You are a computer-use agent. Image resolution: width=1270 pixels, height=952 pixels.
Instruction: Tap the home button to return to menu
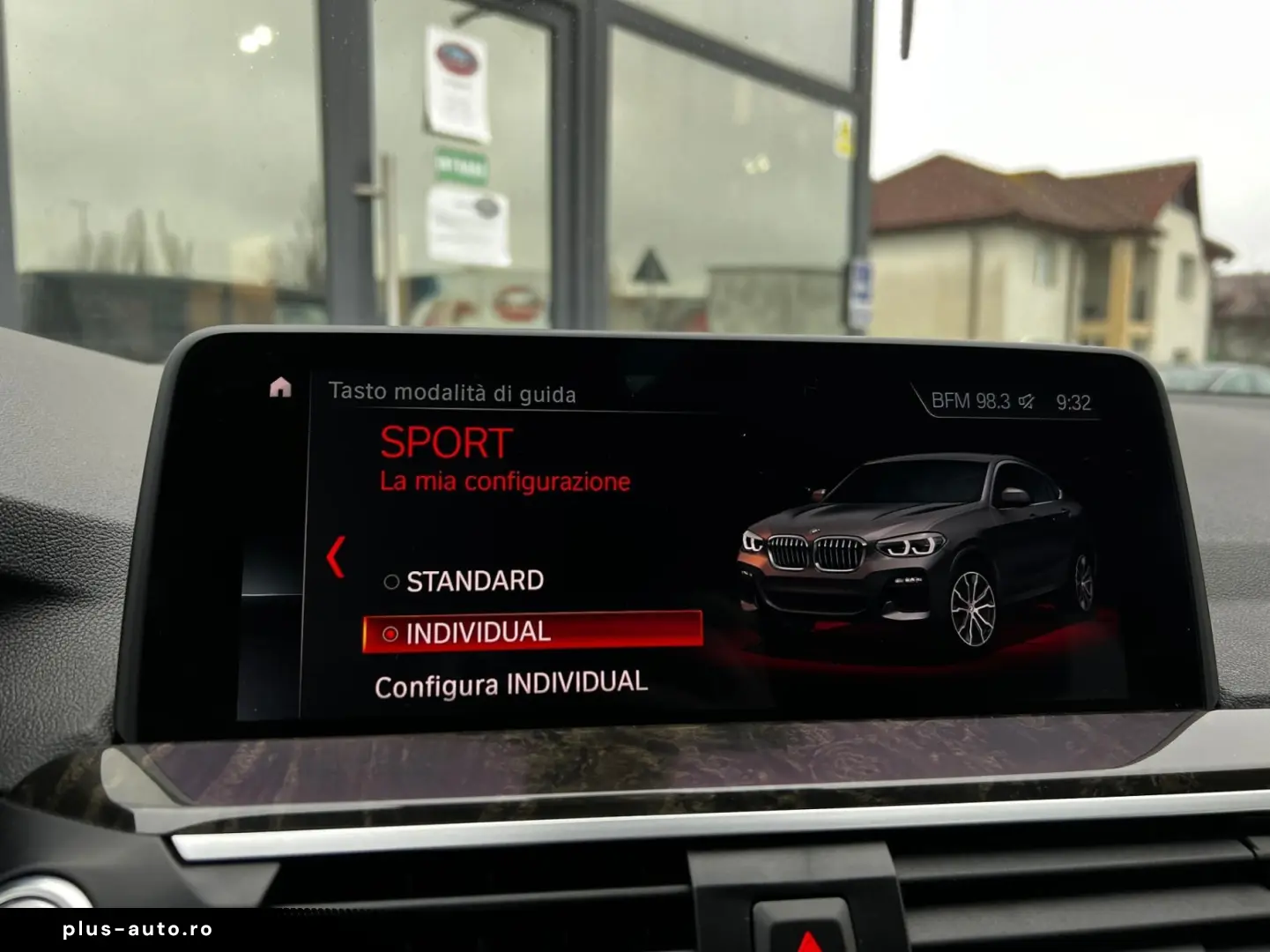pos(281,388)
